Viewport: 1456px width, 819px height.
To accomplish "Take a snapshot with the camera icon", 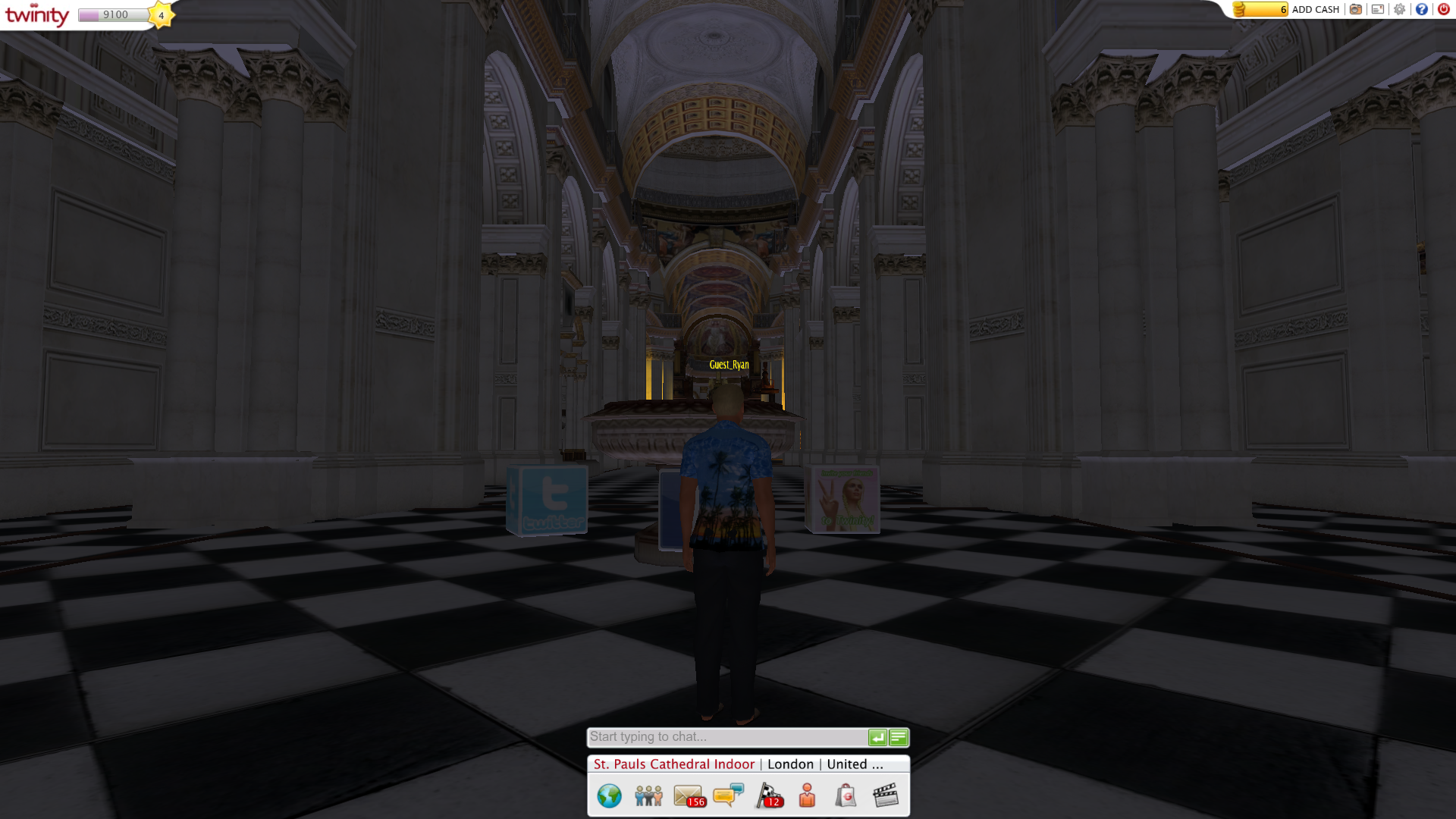I will (x=1356, y=10).
